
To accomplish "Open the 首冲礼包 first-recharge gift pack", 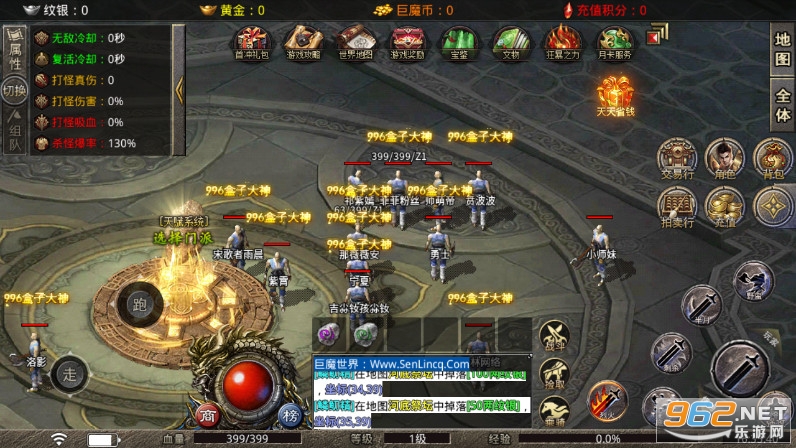I will [252, 42].
